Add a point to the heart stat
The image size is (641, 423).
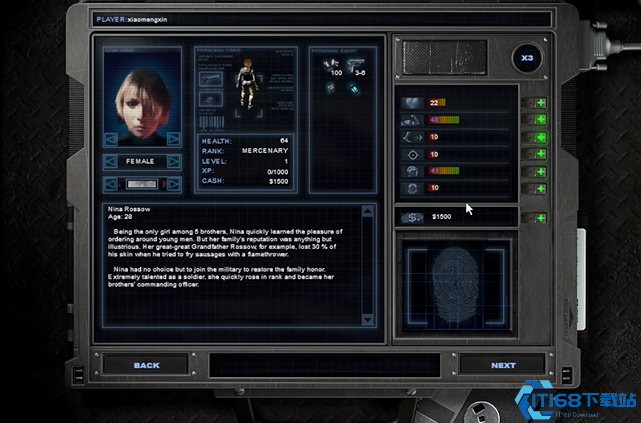(x=541, y=103)
